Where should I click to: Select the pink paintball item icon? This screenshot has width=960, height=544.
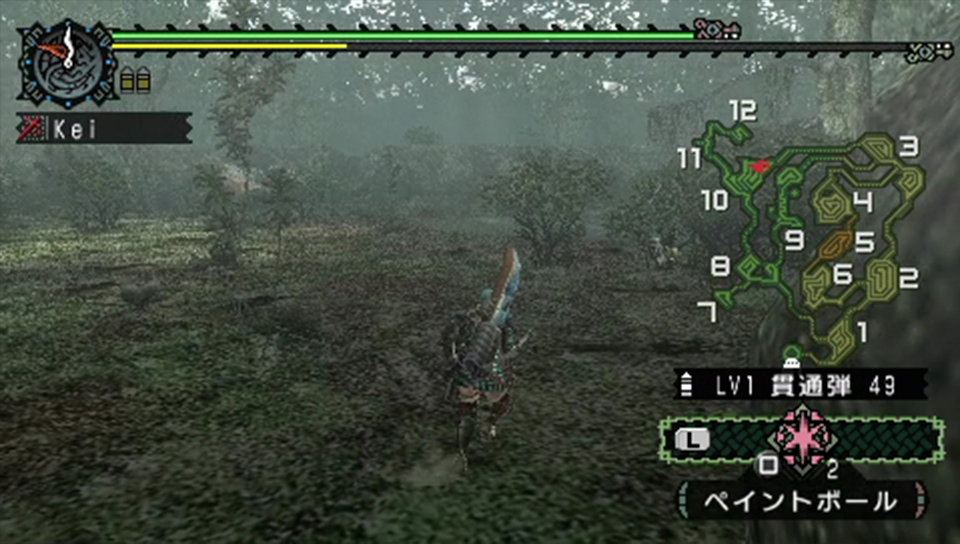(802, 438)
